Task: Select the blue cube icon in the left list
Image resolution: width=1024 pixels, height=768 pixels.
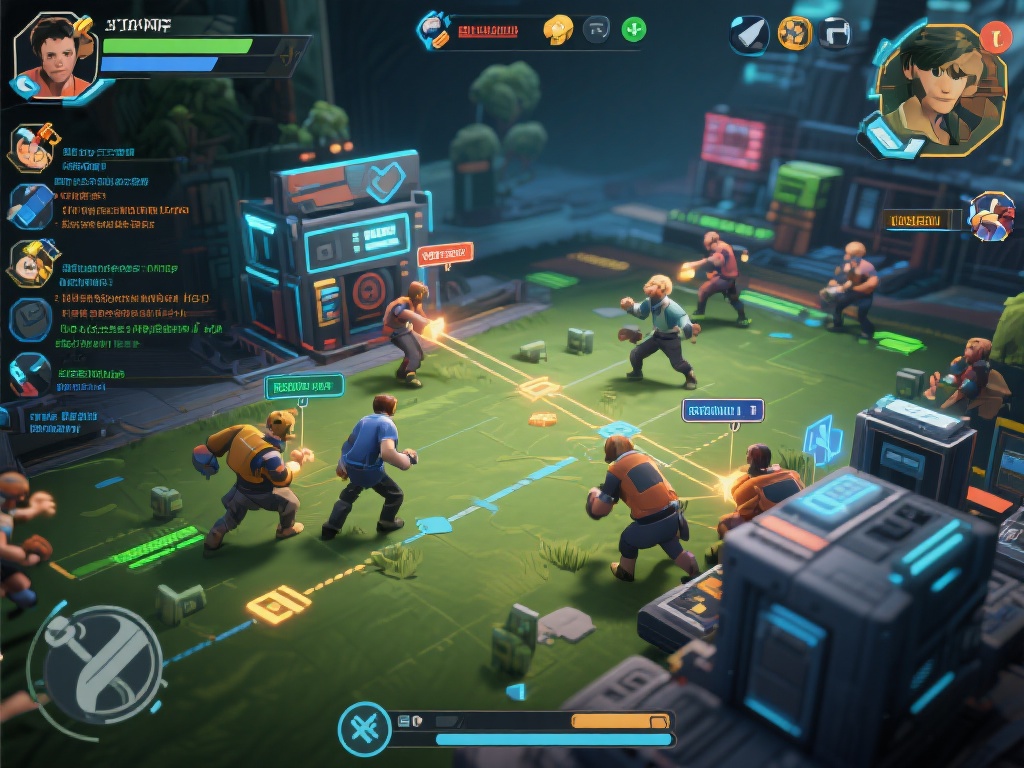Action: point(30,205)
